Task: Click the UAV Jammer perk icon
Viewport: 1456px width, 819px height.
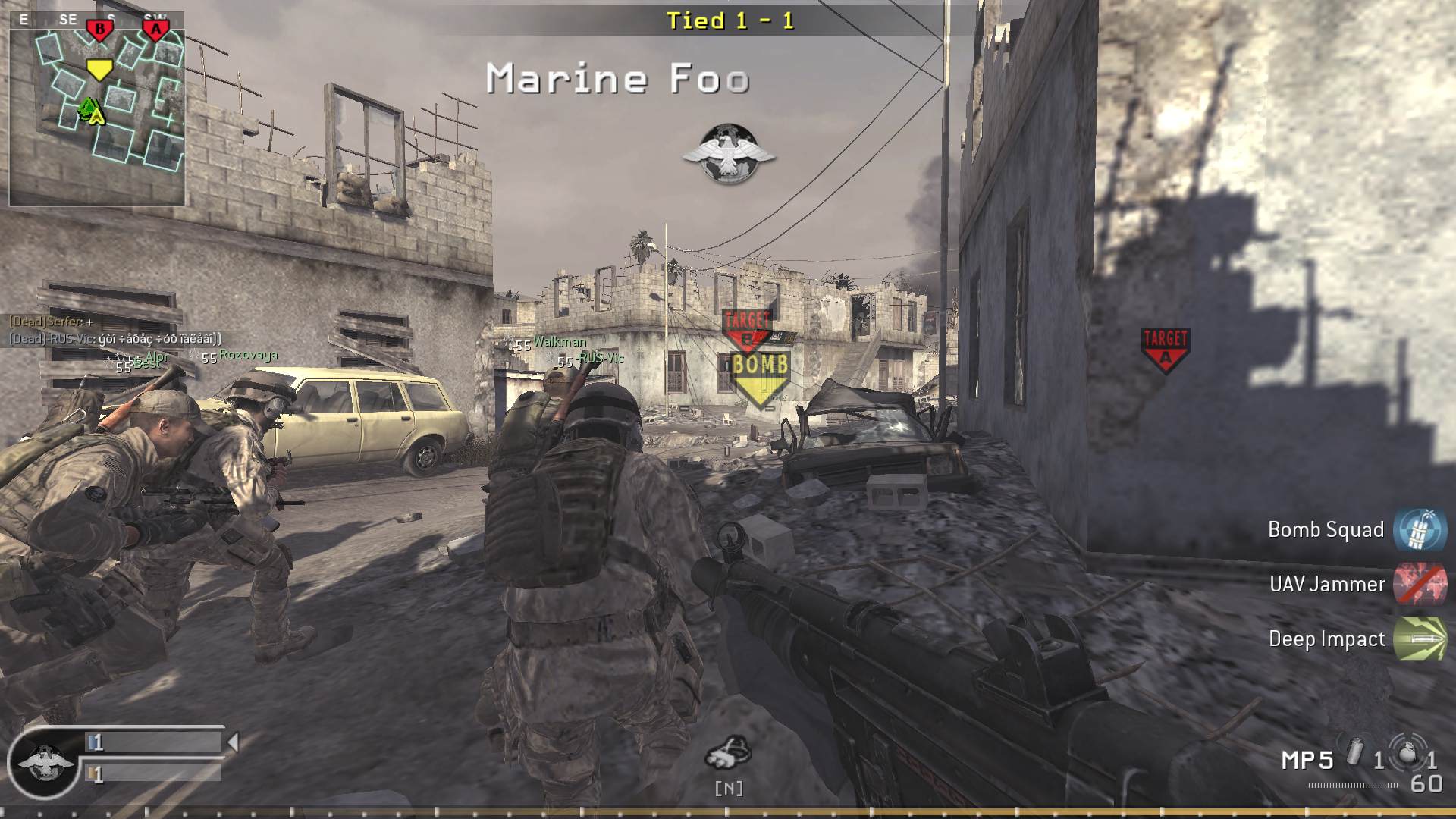Action: click(x=1422, y=585)
